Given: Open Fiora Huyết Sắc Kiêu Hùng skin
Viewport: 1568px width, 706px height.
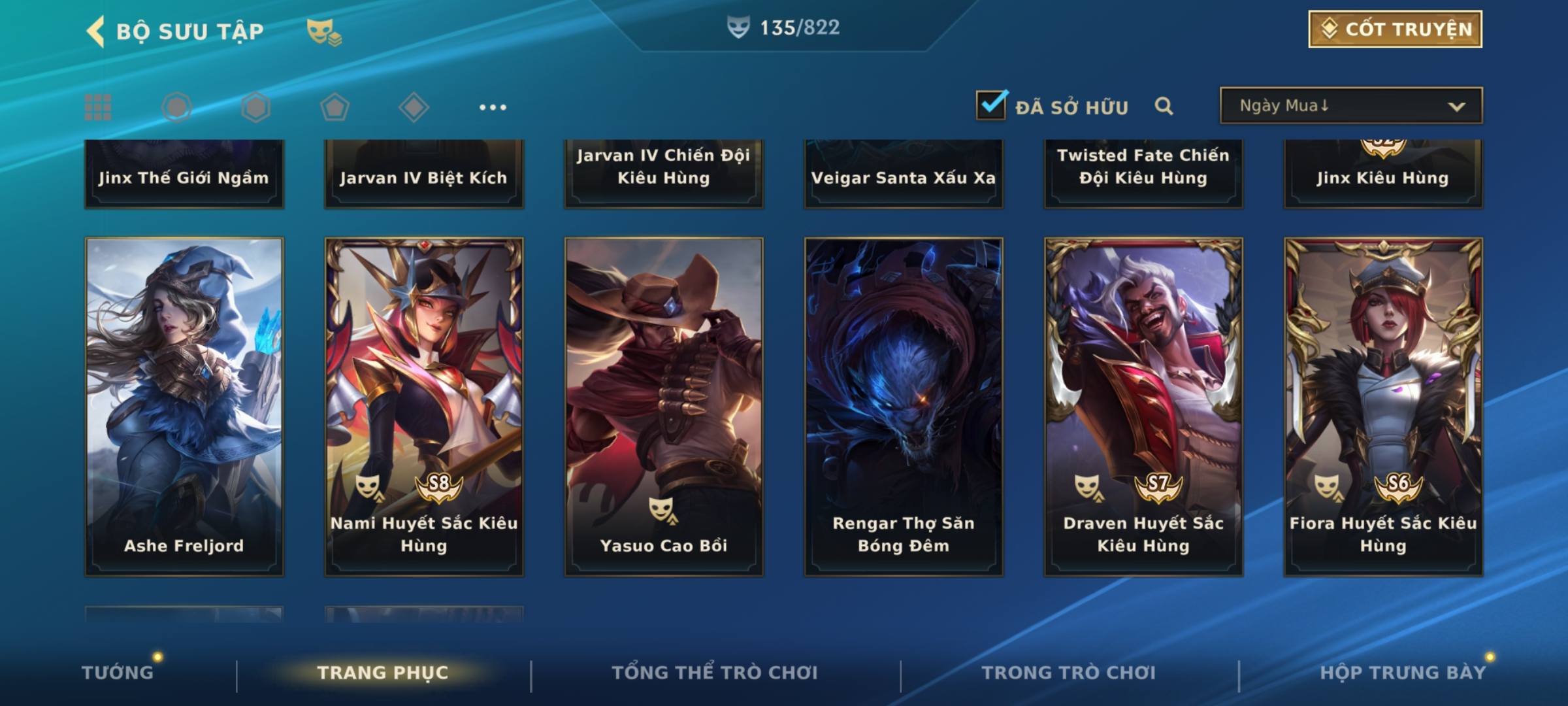Looking at the screenshot, I should (x=1383, y=405).
